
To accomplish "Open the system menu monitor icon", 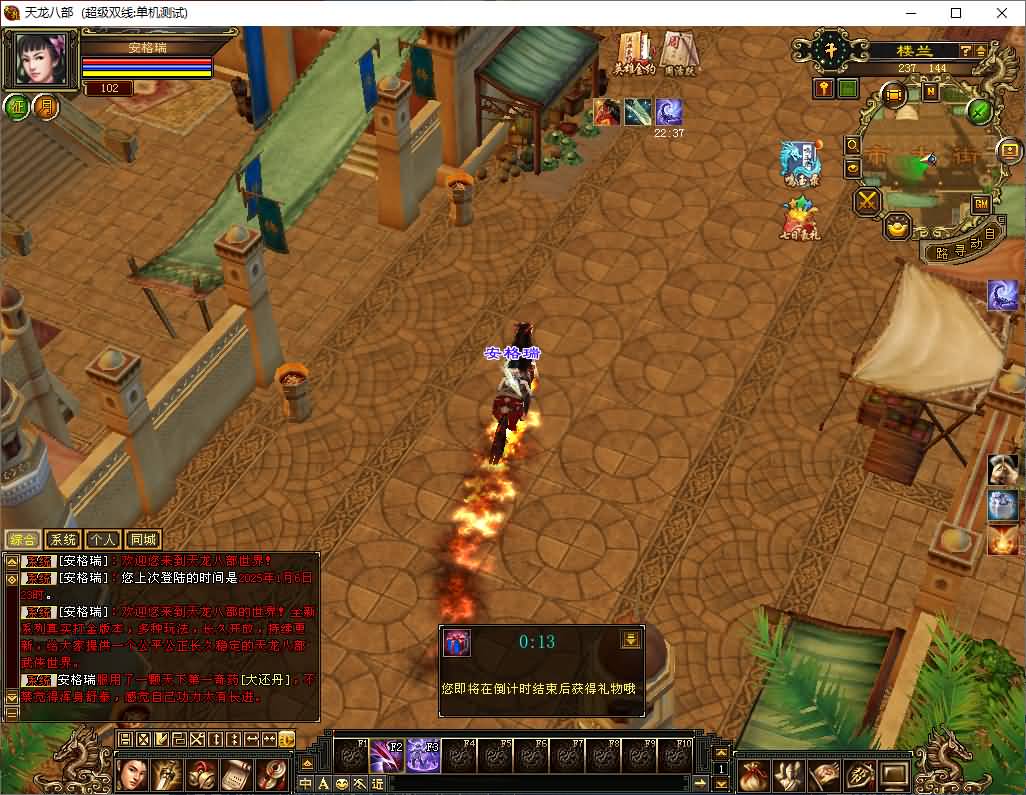I will pyautogui.click(x=893, y=775).
